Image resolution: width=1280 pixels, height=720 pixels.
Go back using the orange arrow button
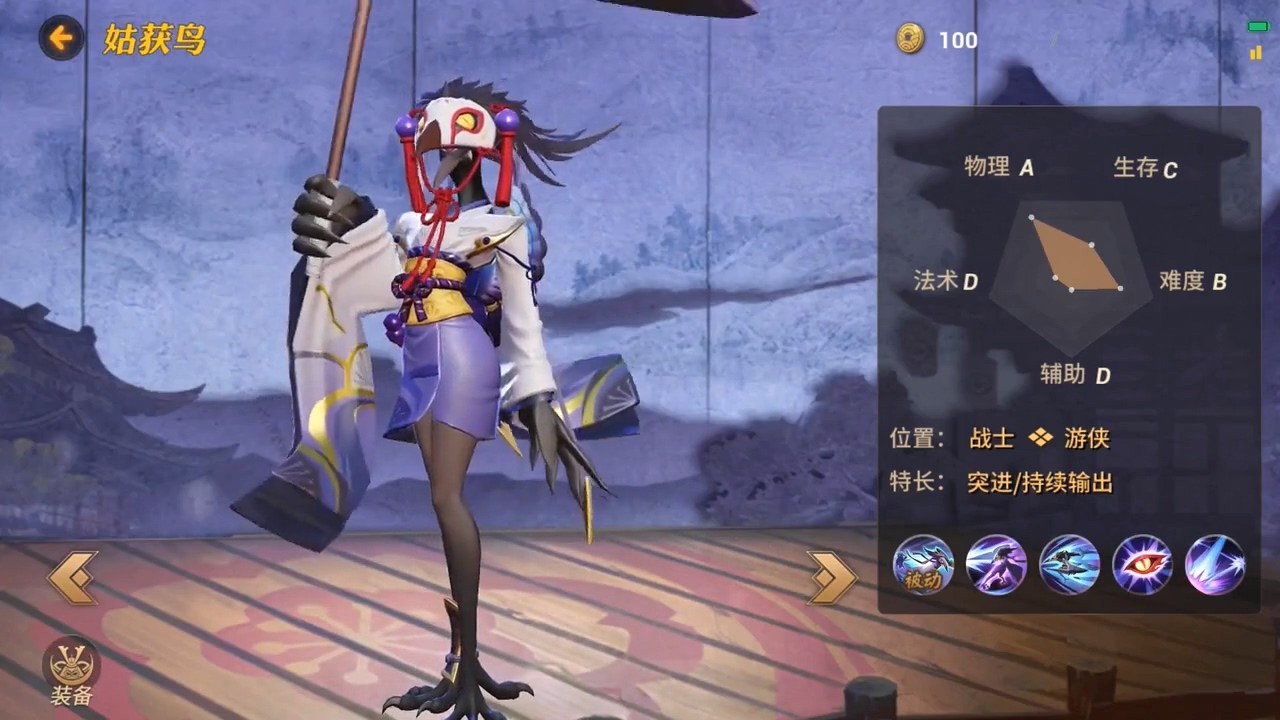pyautogui.click(x=62, y=39)
